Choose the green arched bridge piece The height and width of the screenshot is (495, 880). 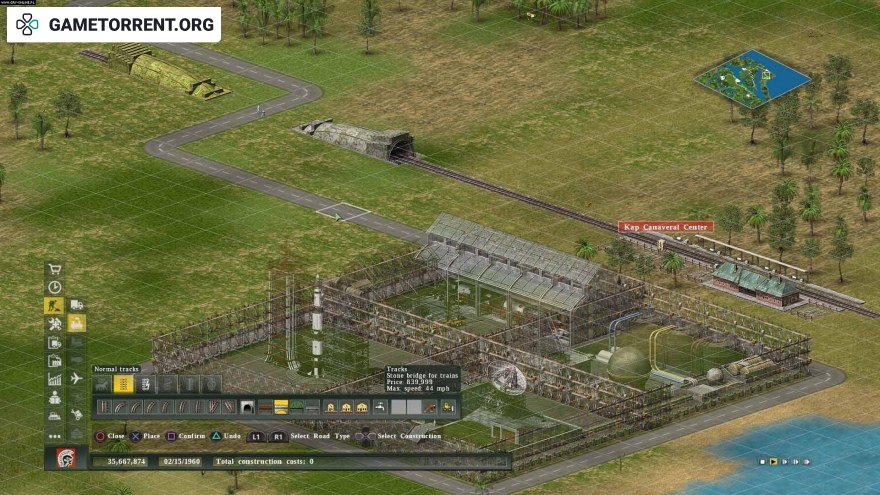pos(297,407)
